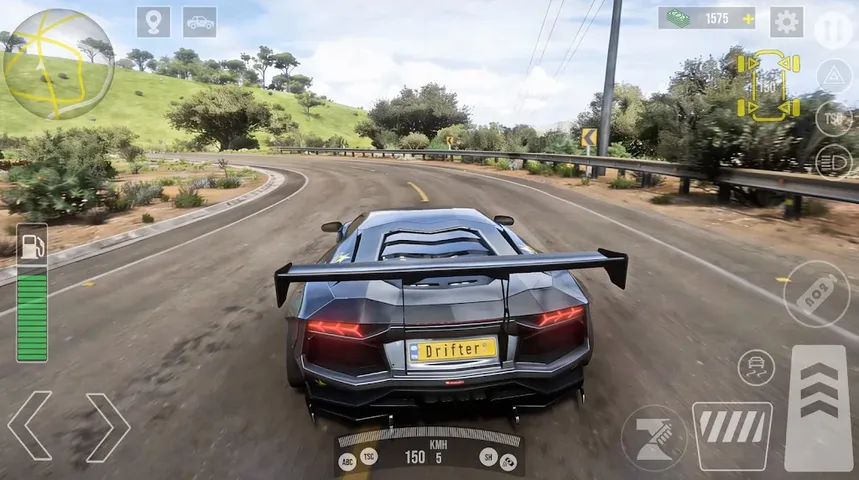The height and width of the screenshot is (480, 859).
Task: Tap the map location pin button
Action: [153, 22]
